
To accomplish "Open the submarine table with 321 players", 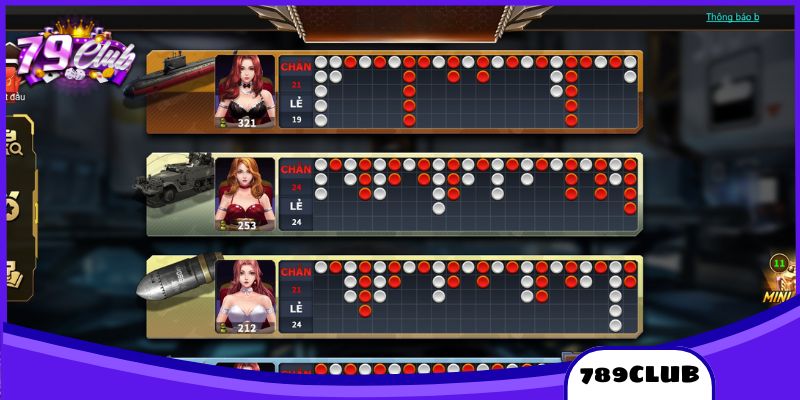I will click(244, 92).
